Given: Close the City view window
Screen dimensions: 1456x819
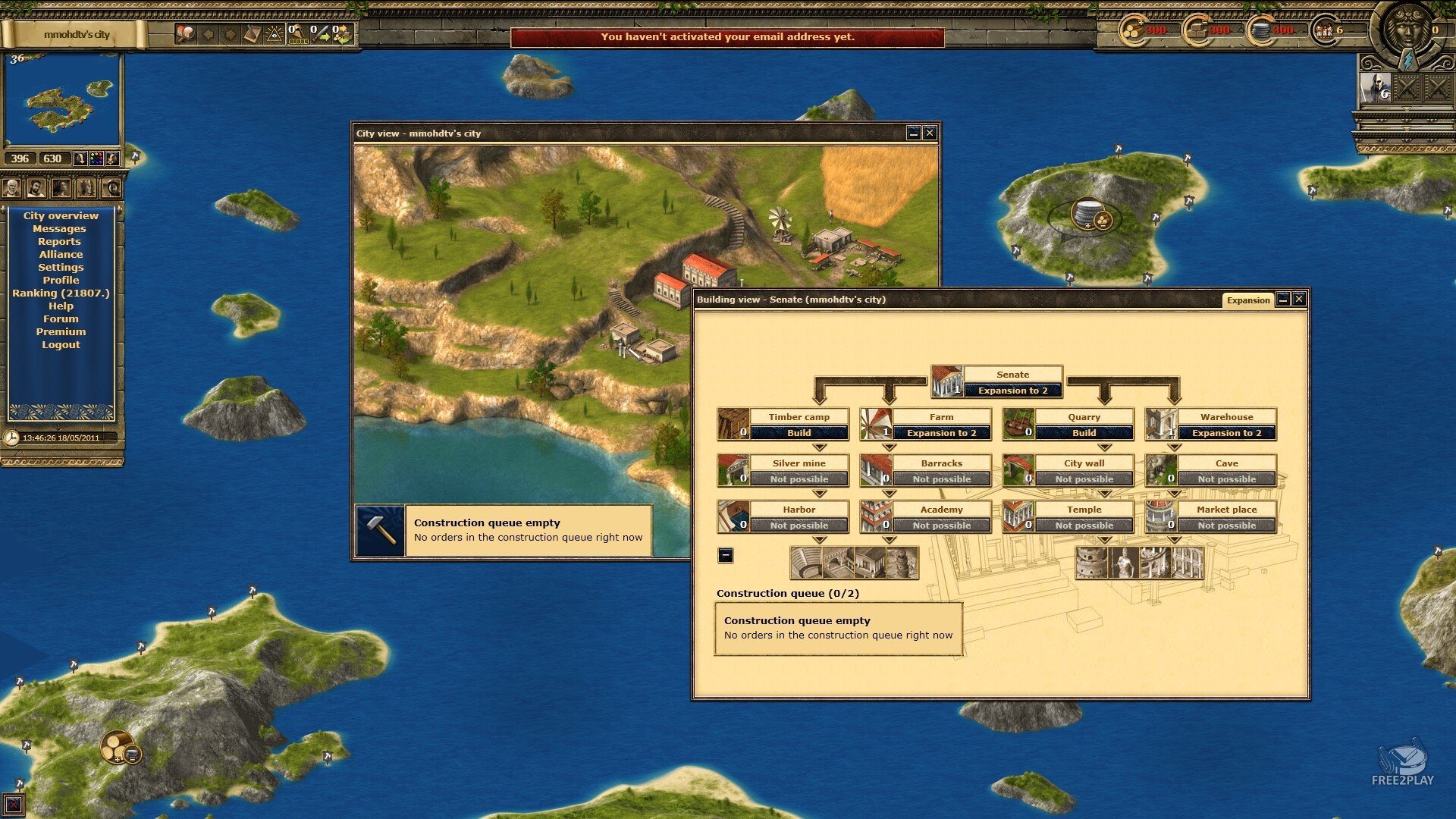Looking at the screenshot, I should coord(930,133).
